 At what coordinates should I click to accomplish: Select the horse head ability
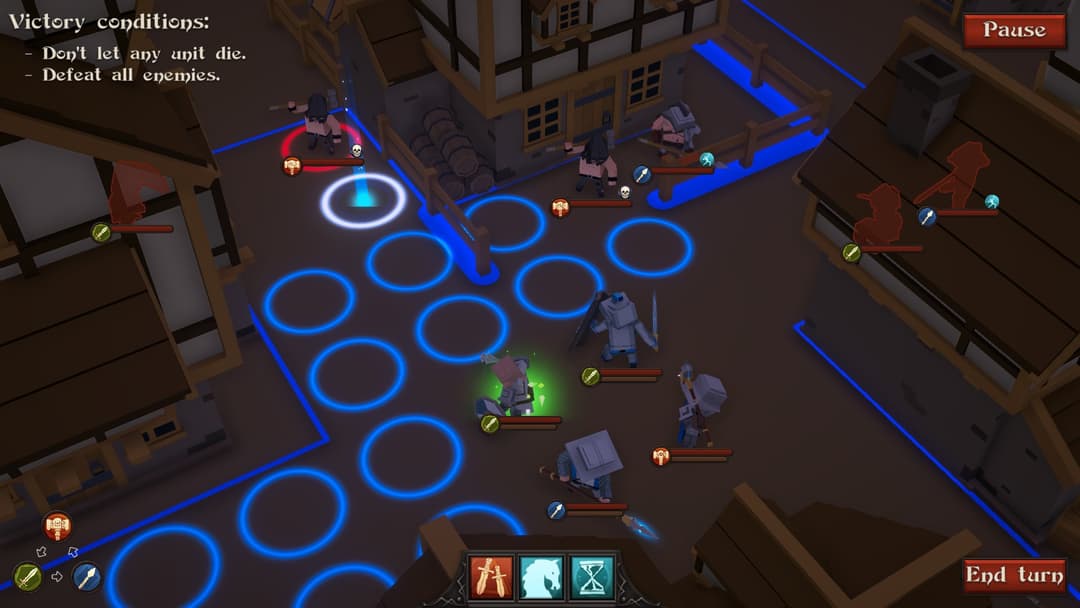(x=541, y=577)
